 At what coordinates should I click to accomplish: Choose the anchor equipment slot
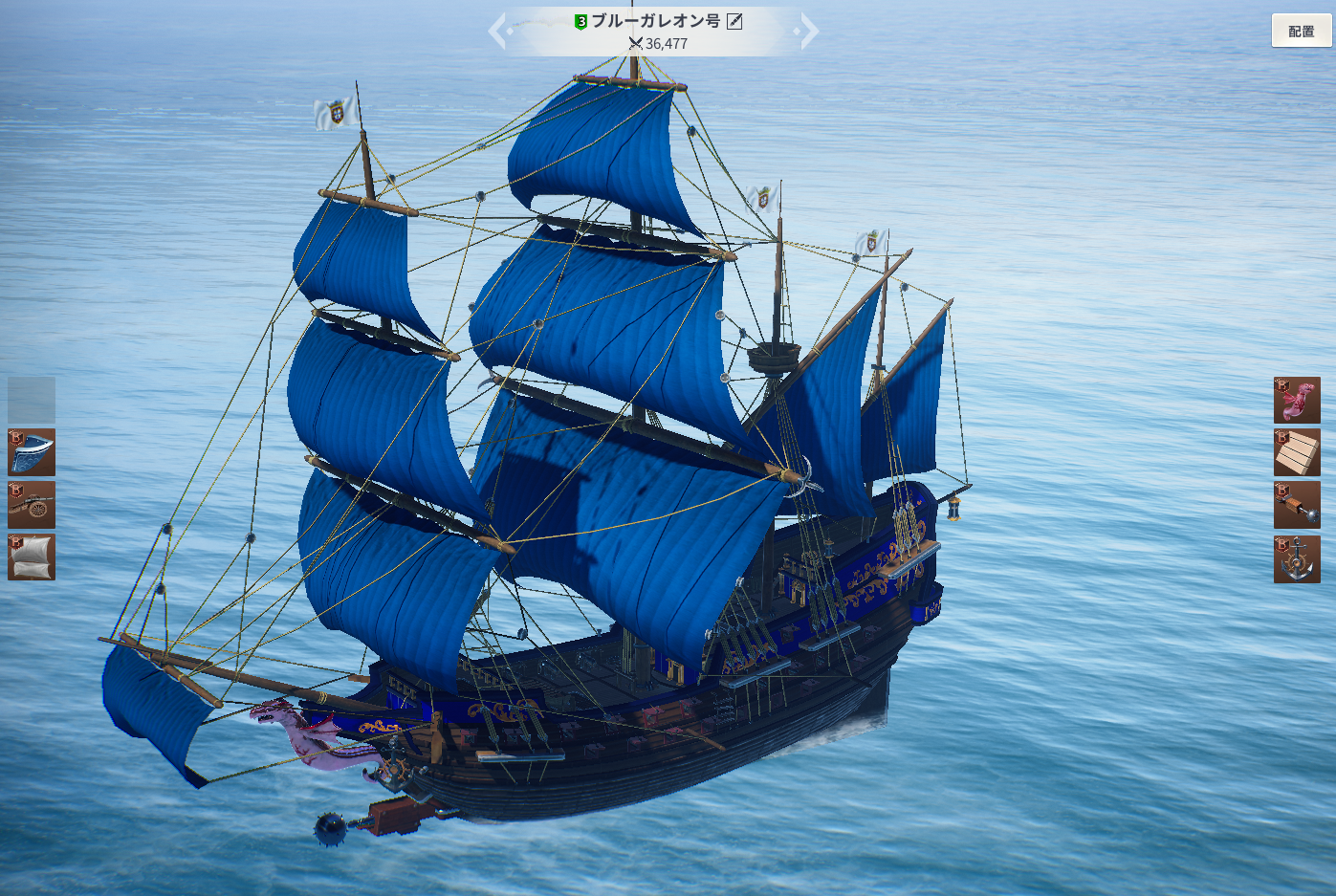[1297, 559]
